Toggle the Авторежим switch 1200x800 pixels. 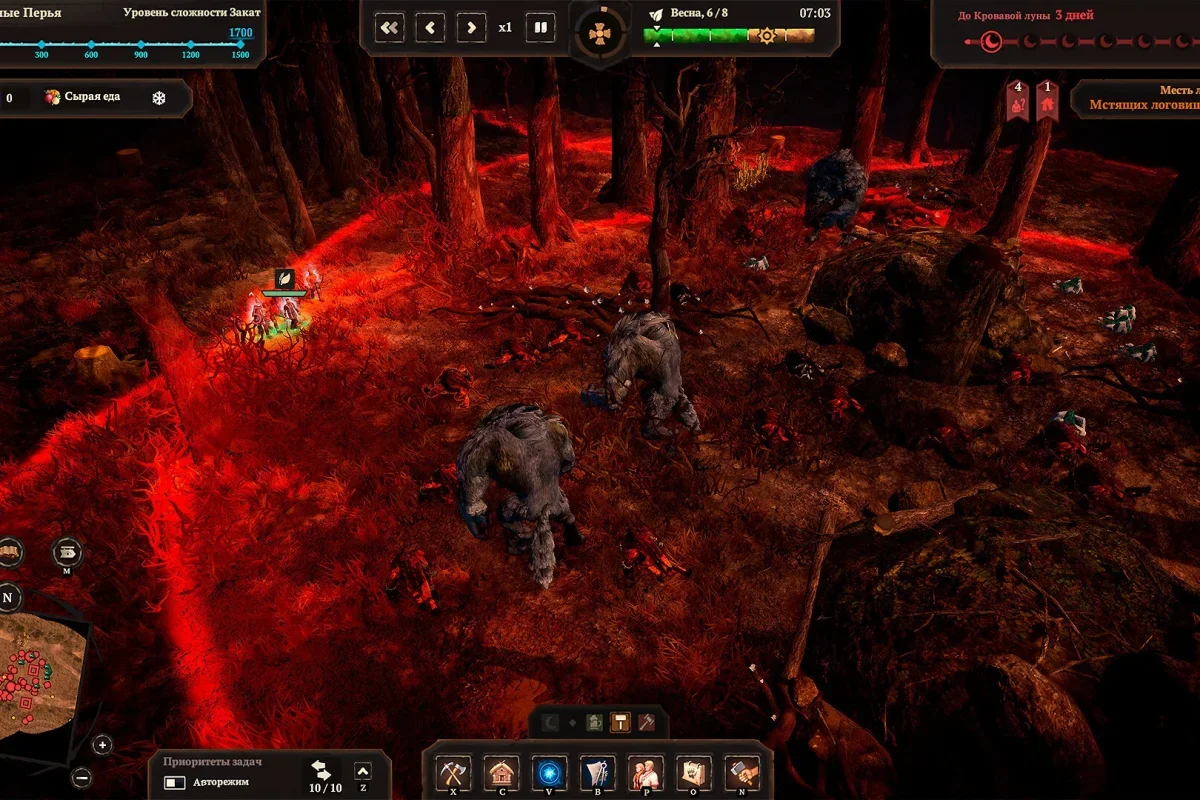click(x=176, y=782)
